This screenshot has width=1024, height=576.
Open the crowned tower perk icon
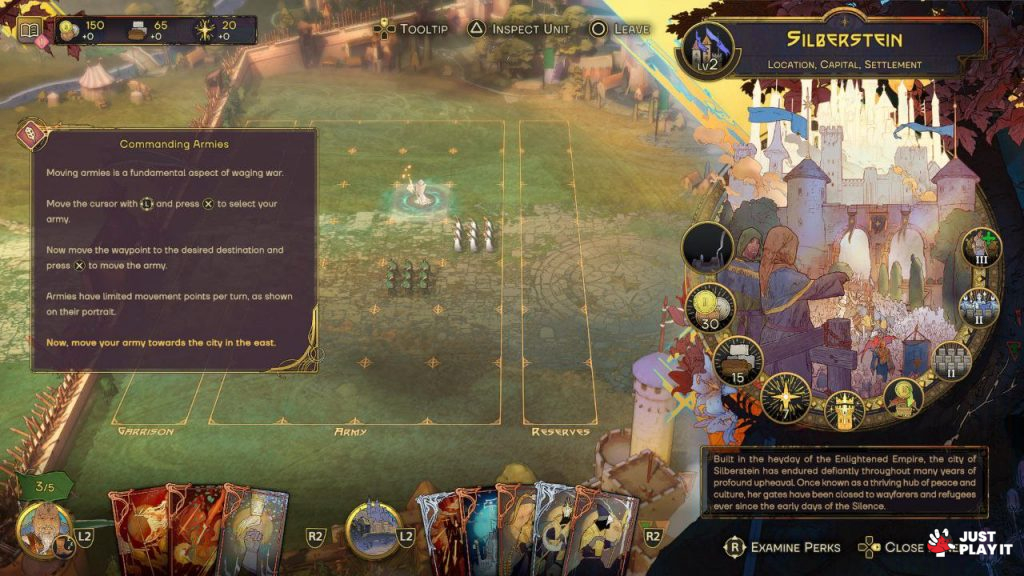(x=844, y=410)
